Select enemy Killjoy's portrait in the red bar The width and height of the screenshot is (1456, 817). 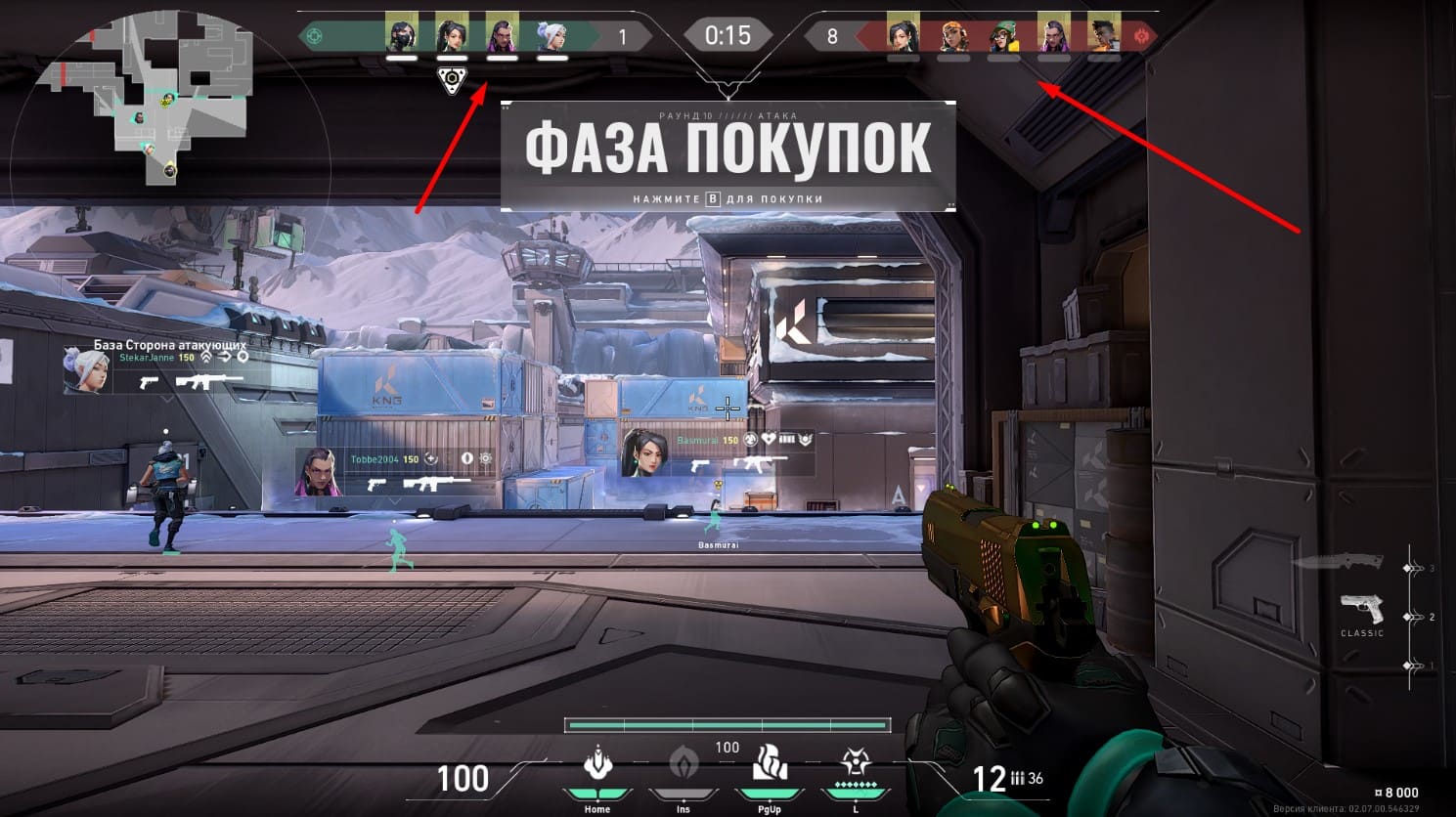(x=1003, y=35)
